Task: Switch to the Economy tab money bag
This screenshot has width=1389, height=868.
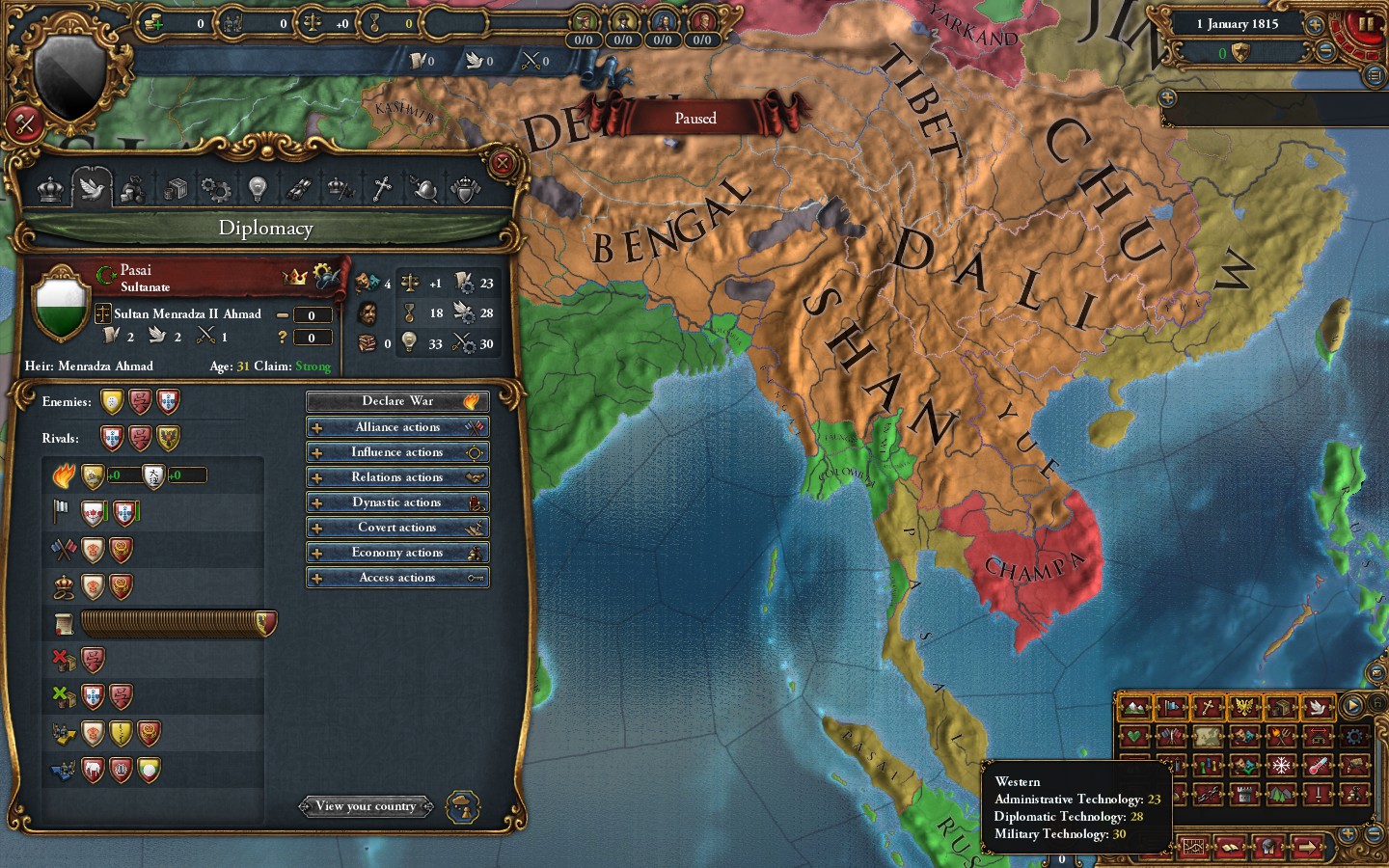Action: pyautogui.click(x=133, y=189)
